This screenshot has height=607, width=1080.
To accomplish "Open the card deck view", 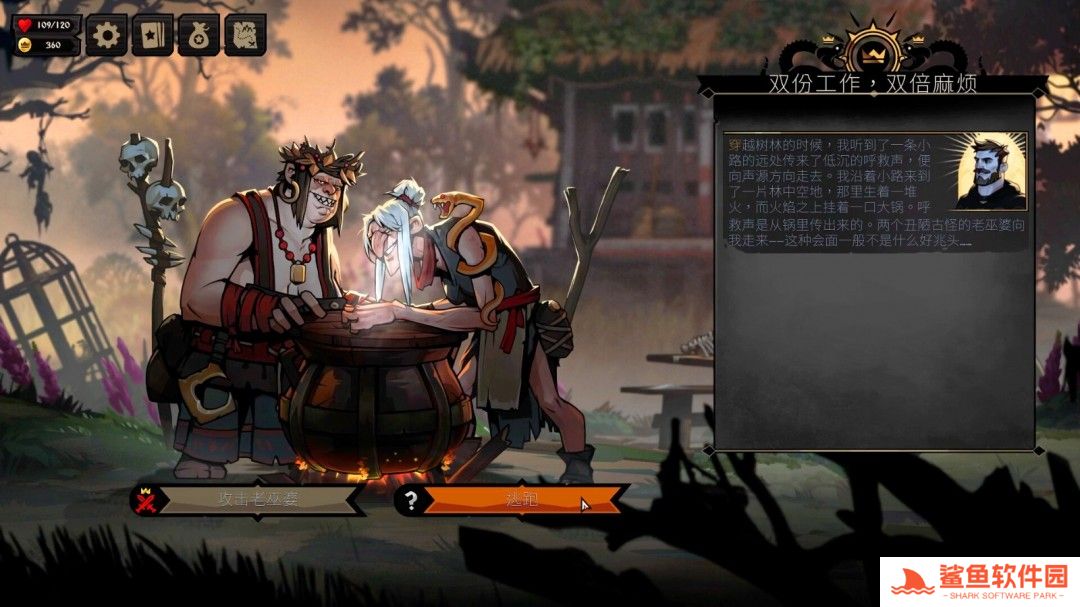I will (x=152, y=36).
